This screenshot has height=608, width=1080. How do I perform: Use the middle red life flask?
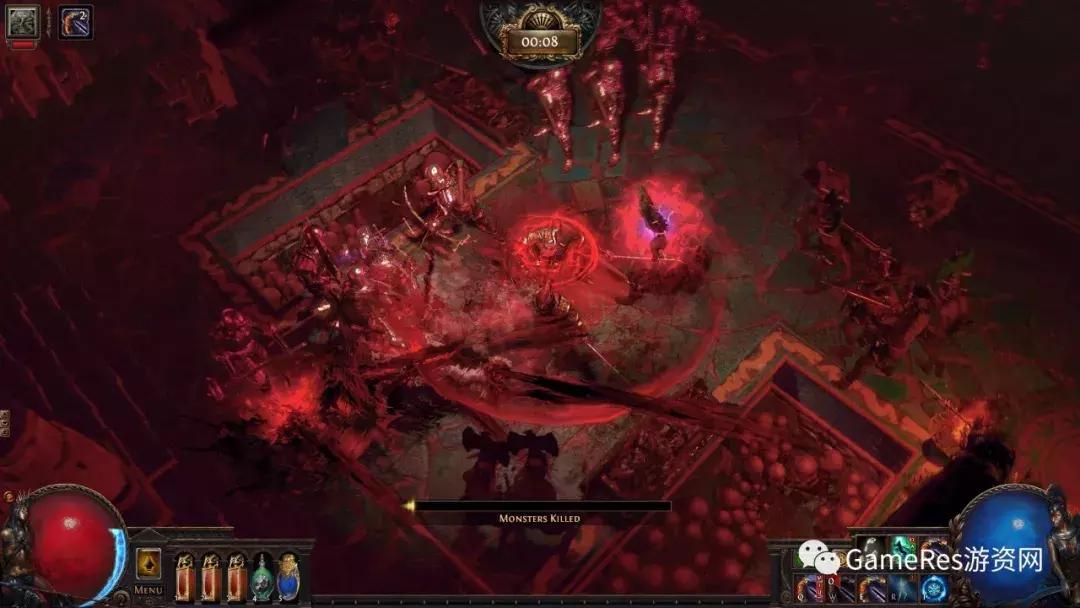(x=211, y=577)
